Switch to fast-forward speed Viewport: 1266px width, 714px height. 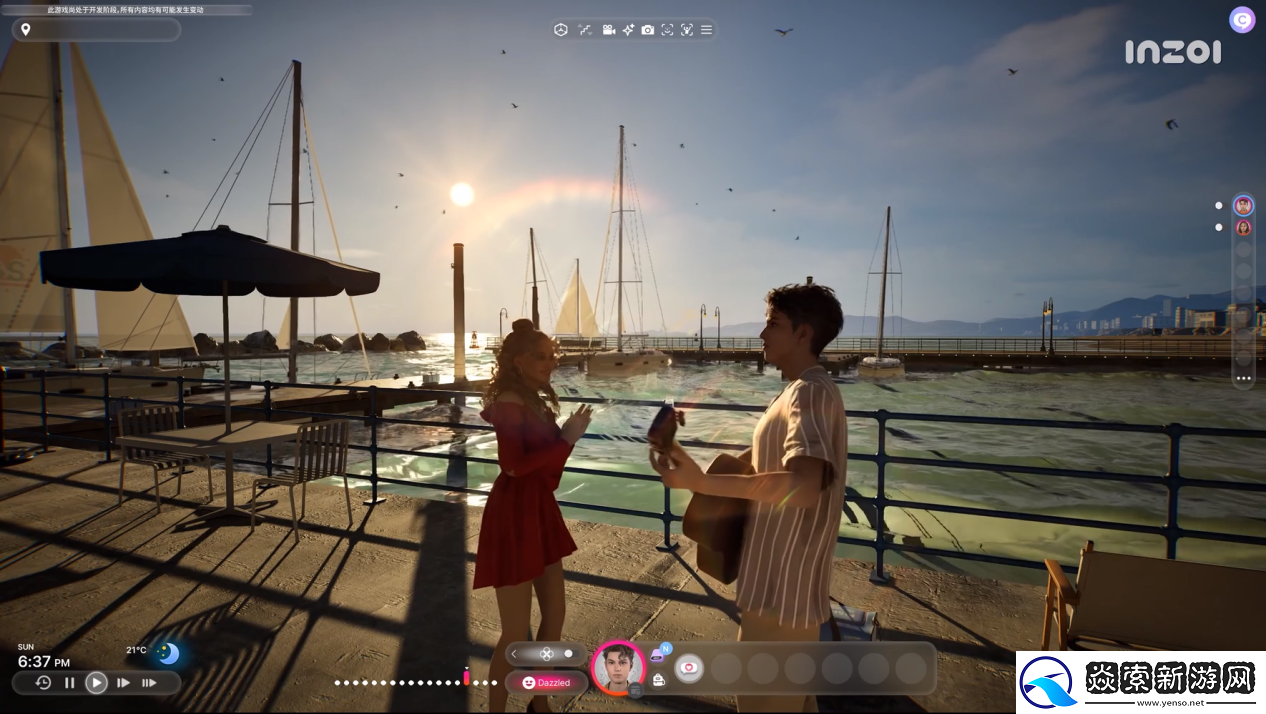123,683
